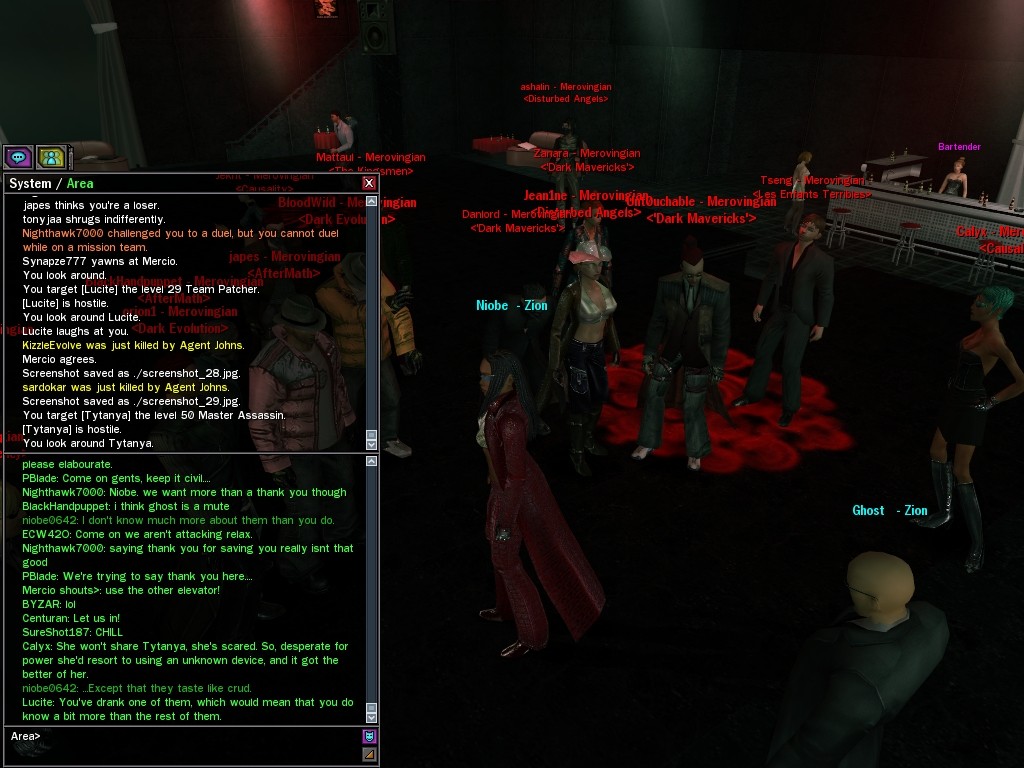This screenshot has width=1024, height=768.
Task: Click the orange triangle chat resize button
Action: pos(369,755)
